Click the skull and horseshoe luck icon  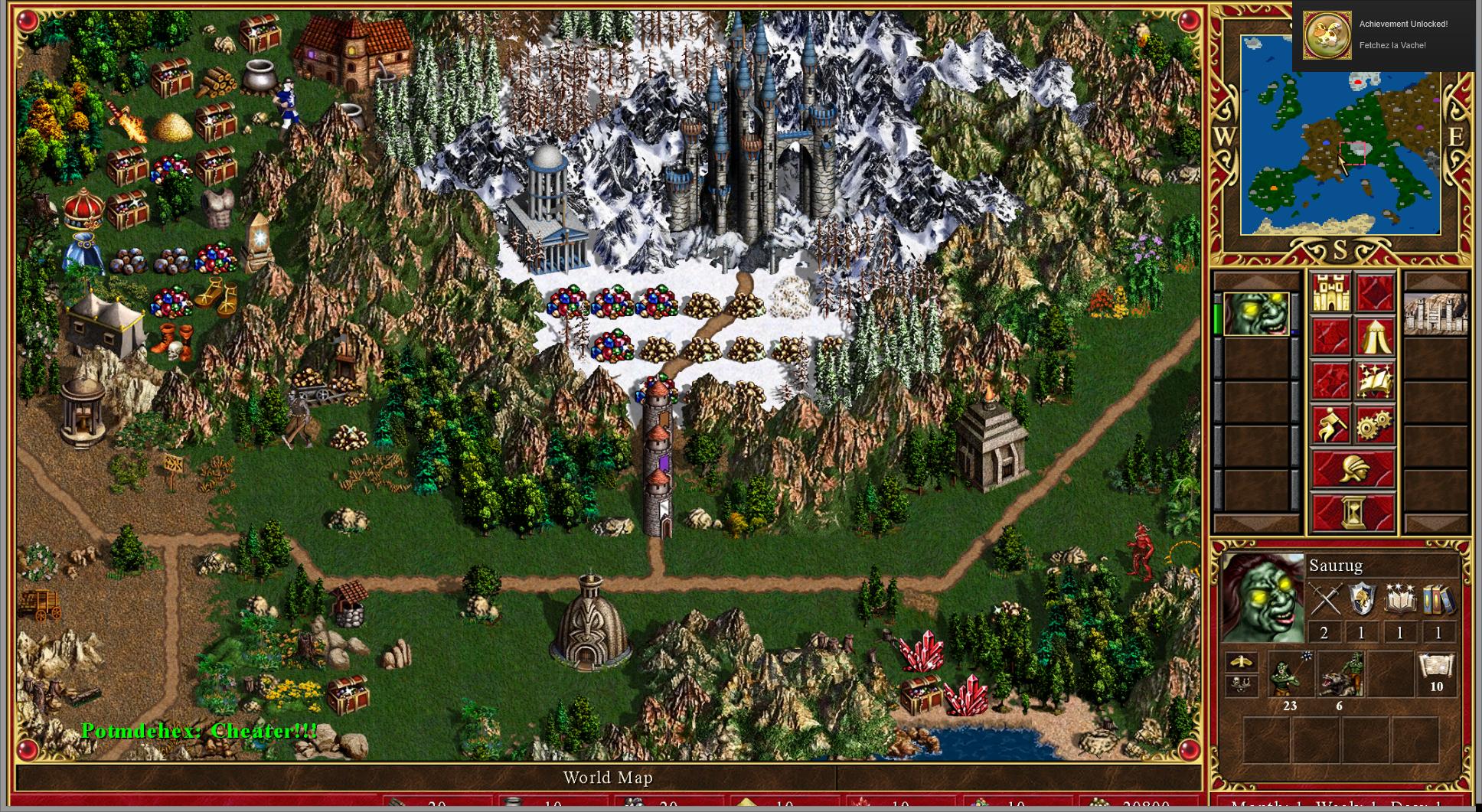pos(1240,685)
